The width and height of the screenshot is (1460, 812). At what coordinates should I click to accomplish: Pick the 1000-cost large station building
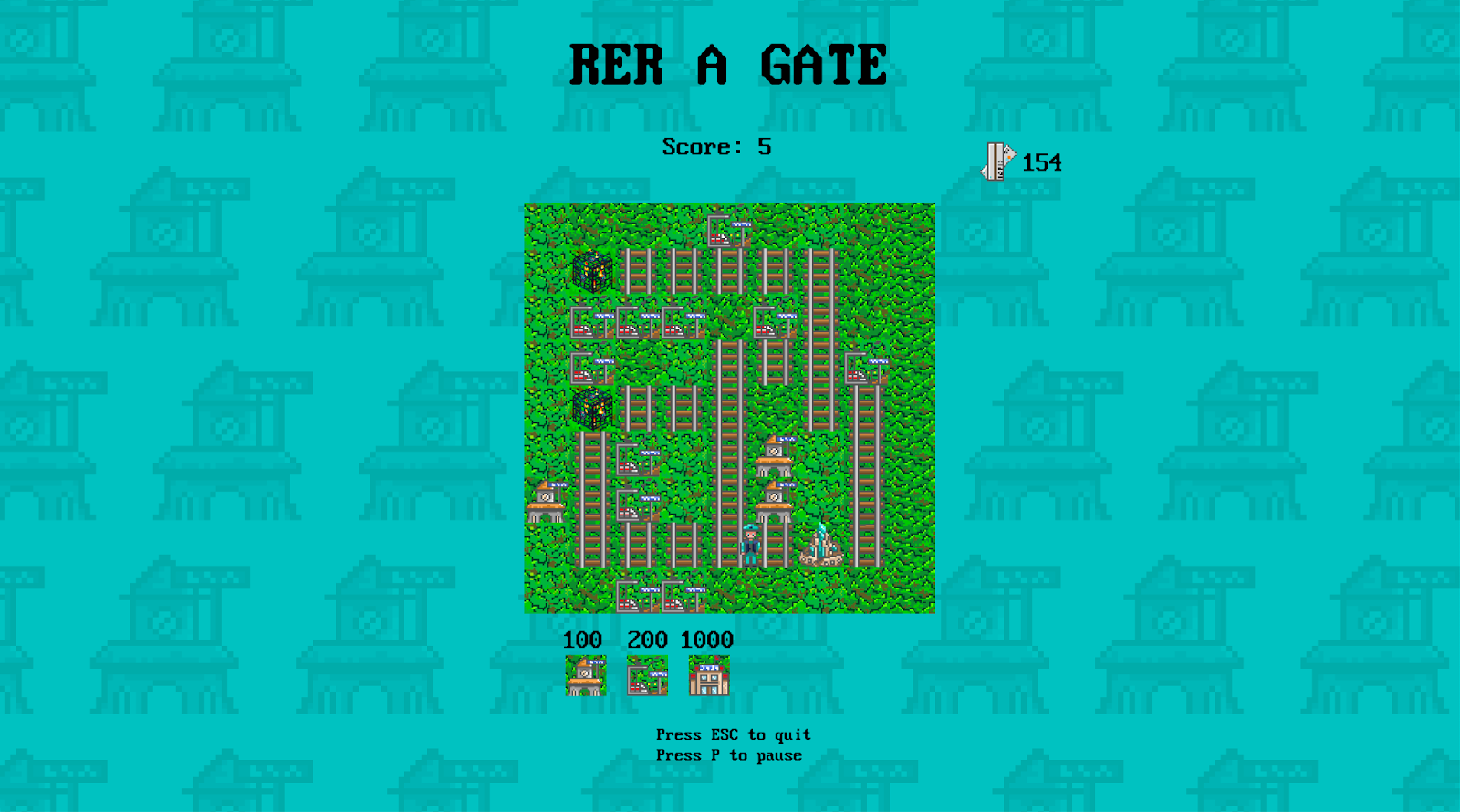point(709,676)
